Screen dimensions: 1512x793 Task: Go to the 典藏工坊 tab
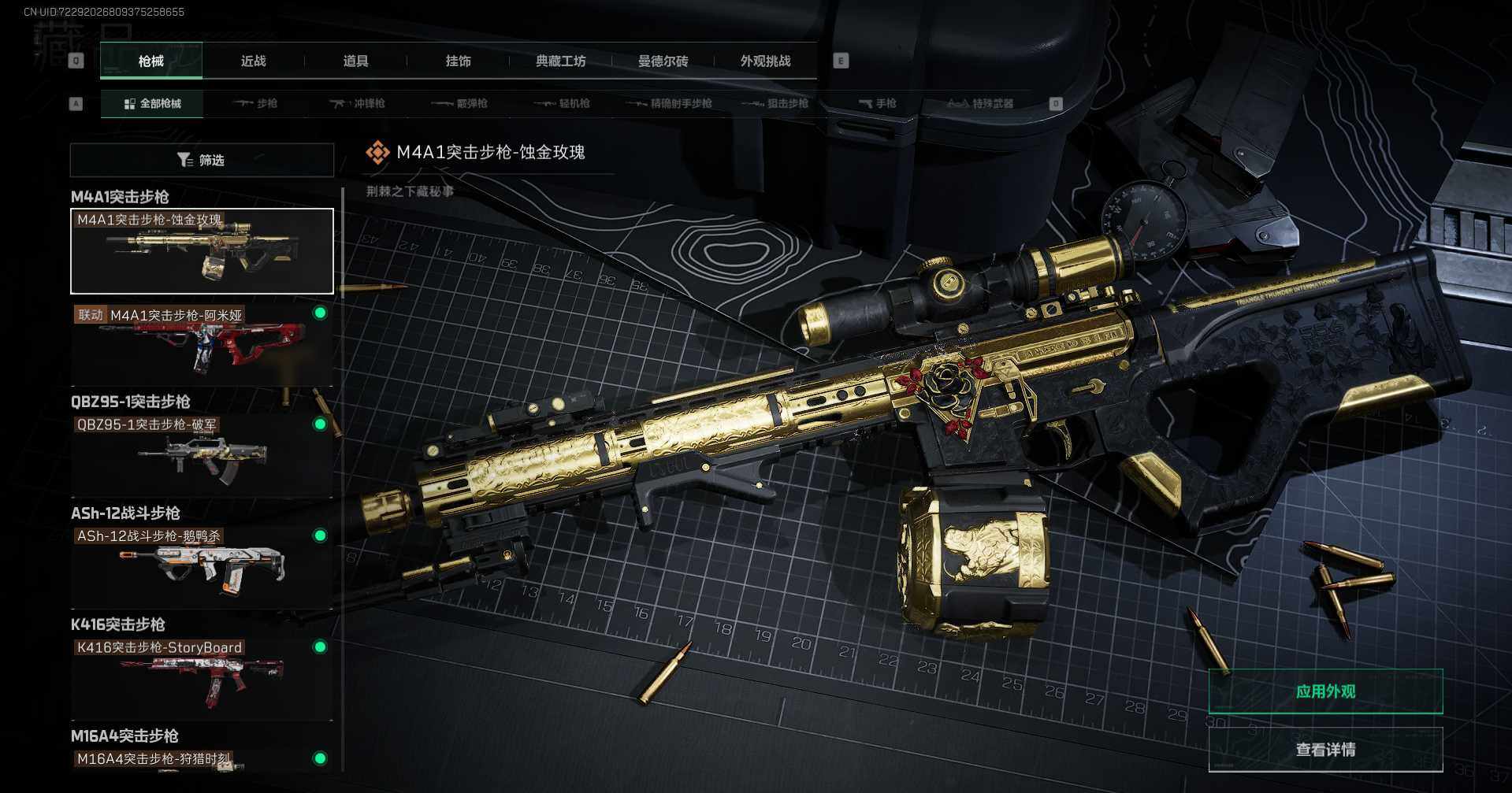(x=560, y=61)
